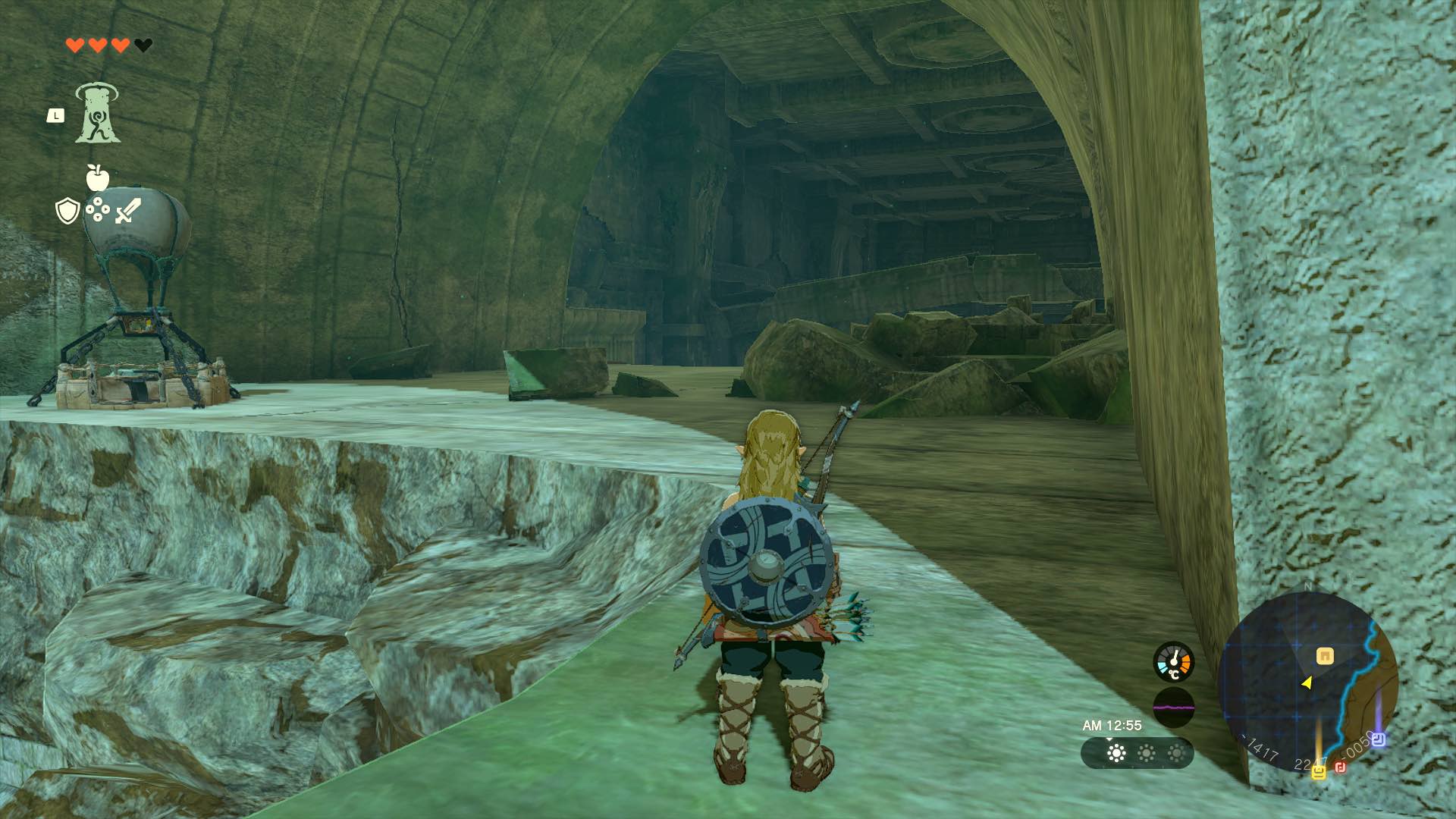
Task: Open the shield quick-select icon
Action: [x=68, y=211]
